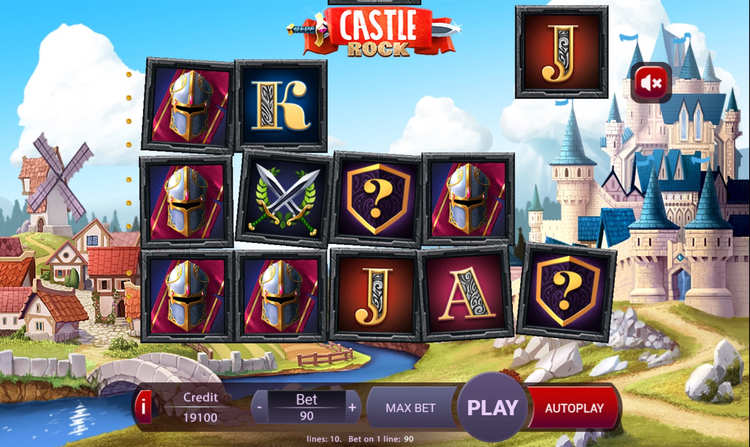Decrease the bet with the minus button
This screenshot has height=447, width=750.
pos(260,408)
